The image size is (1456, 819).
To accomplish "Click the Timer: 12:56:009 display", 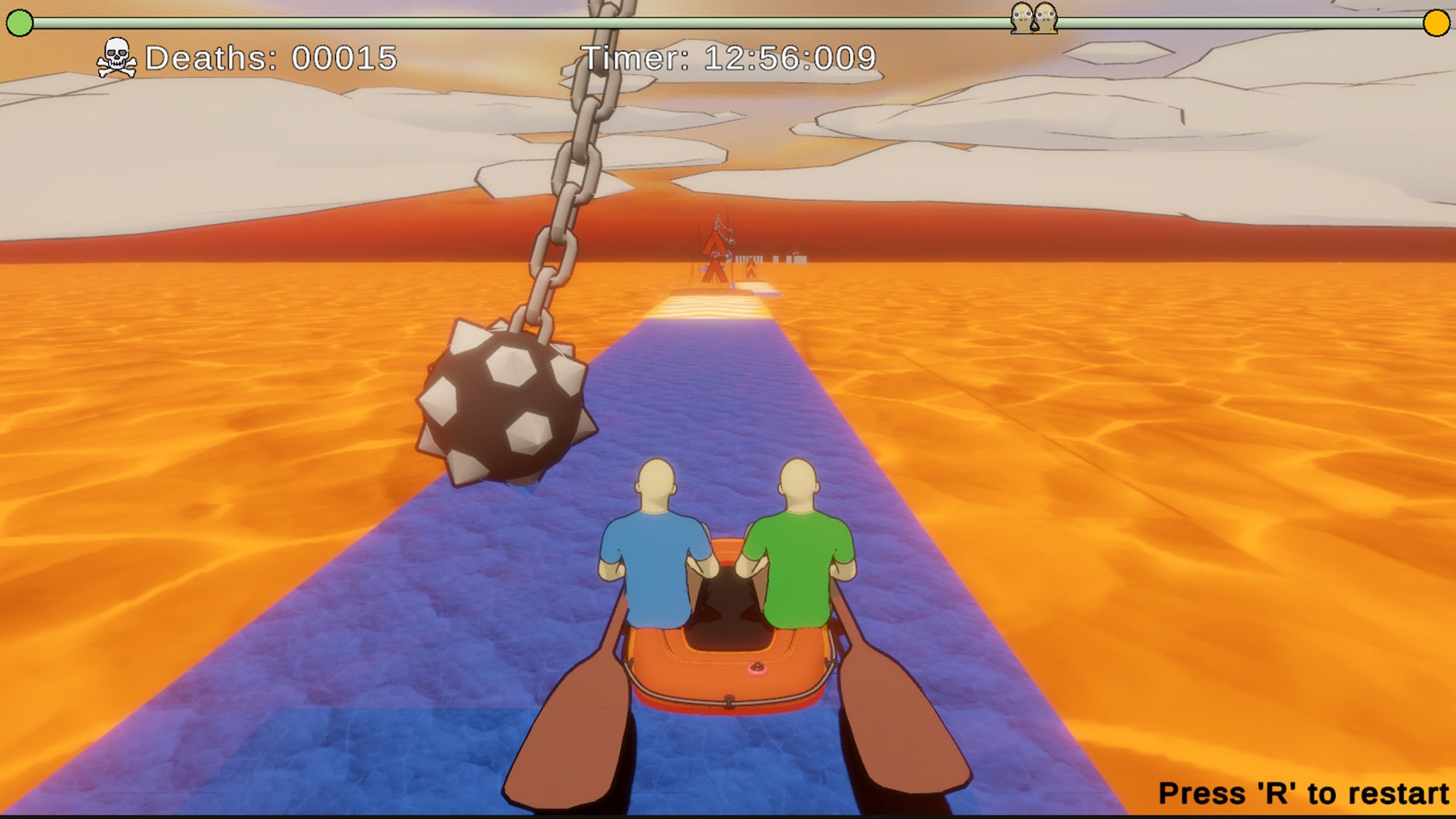I will tap(729, 60).
